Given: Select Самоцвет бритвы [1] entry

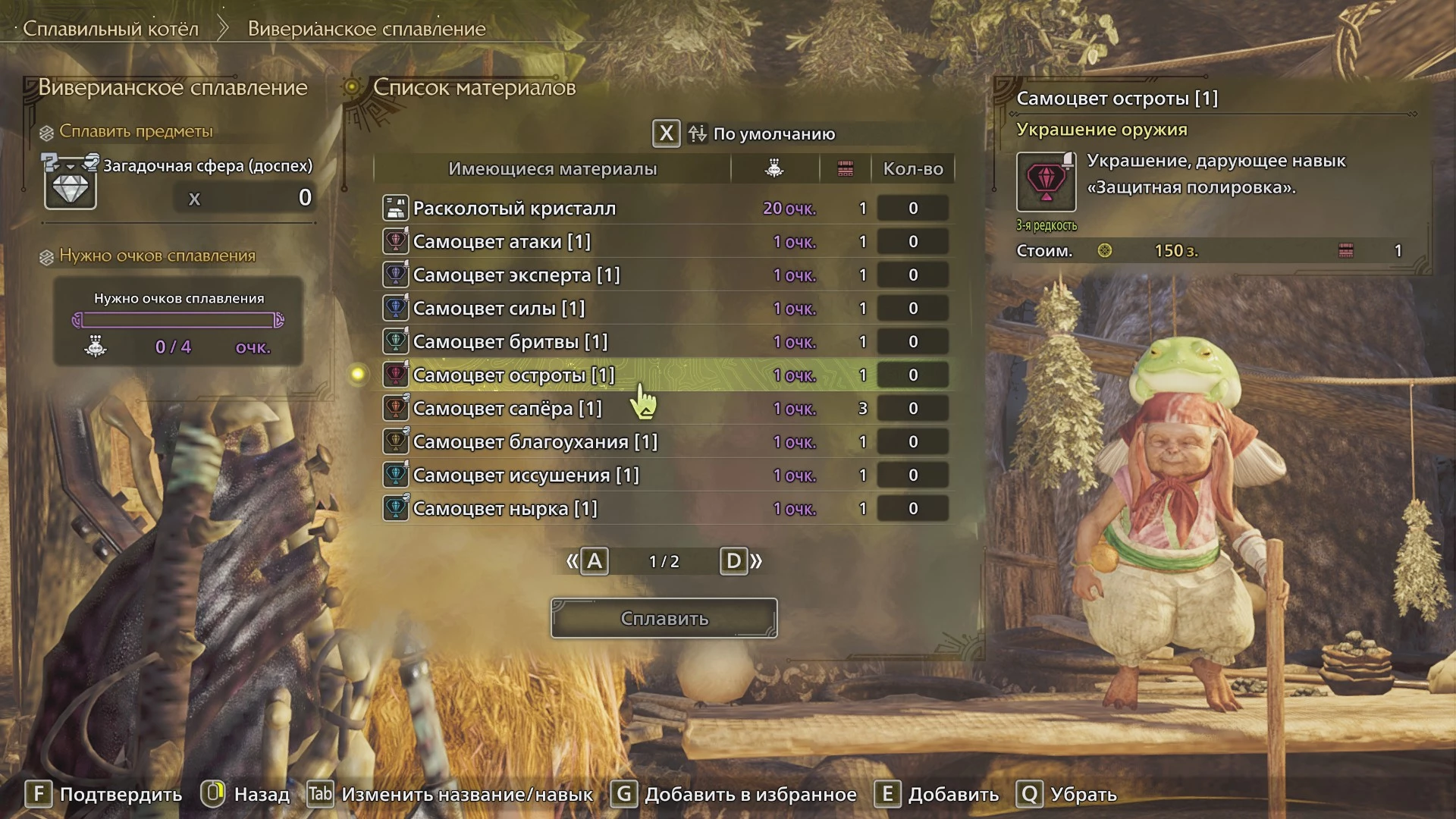Looking at the screenshot, I should coord(510,342).
